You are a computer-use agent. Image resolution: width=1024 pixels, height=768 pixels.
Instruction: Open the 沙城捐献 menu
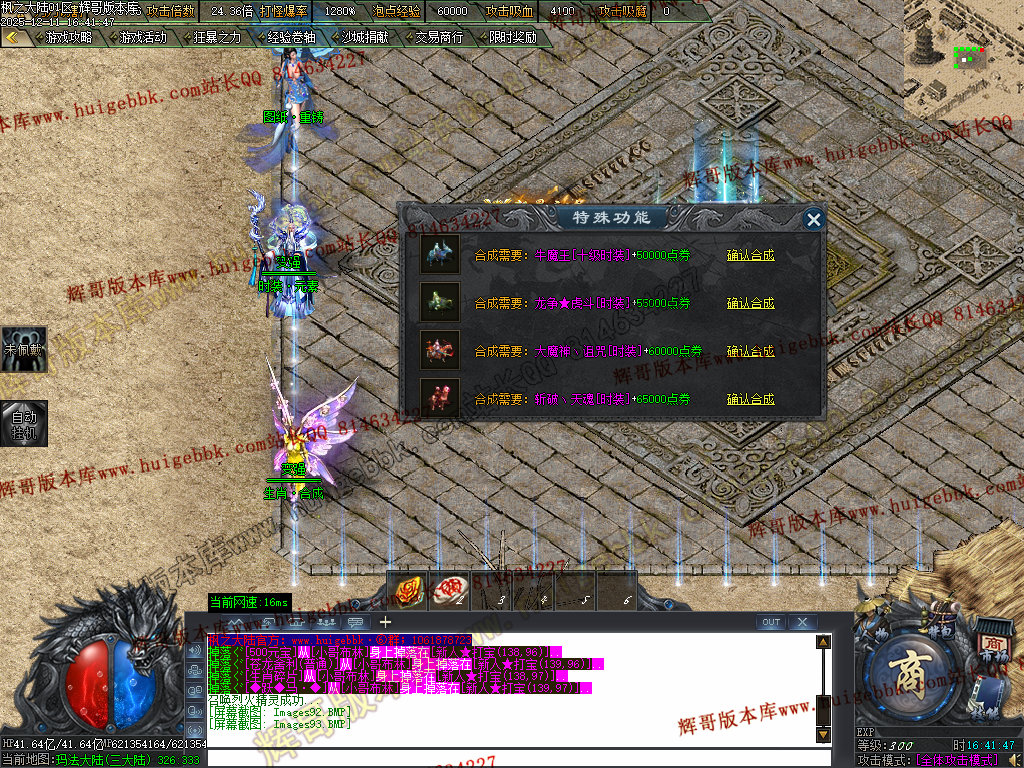pos(362,38)
